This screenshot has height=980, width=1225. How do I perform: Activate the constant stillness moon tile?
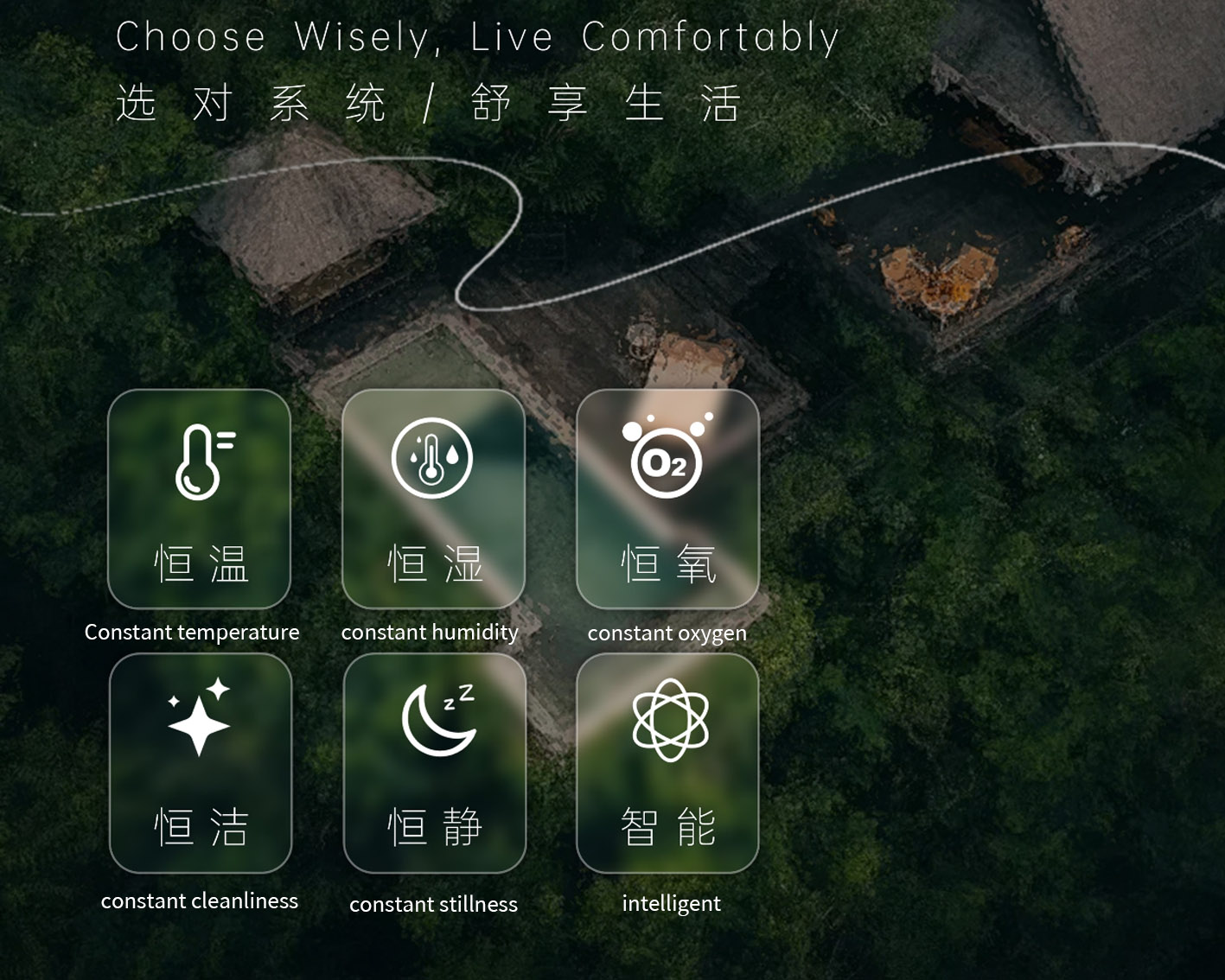435,762
